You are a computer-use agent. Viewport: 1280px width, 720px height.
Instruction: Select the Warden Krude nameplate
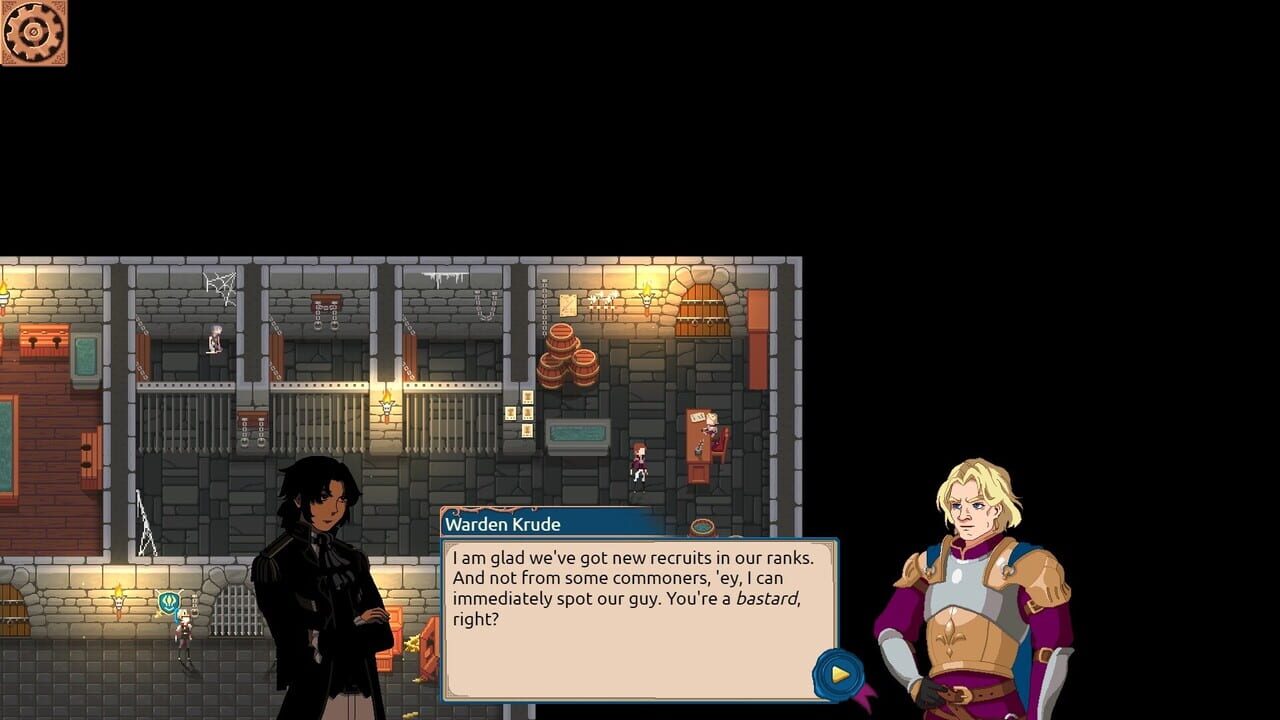[x=502, y=524]
